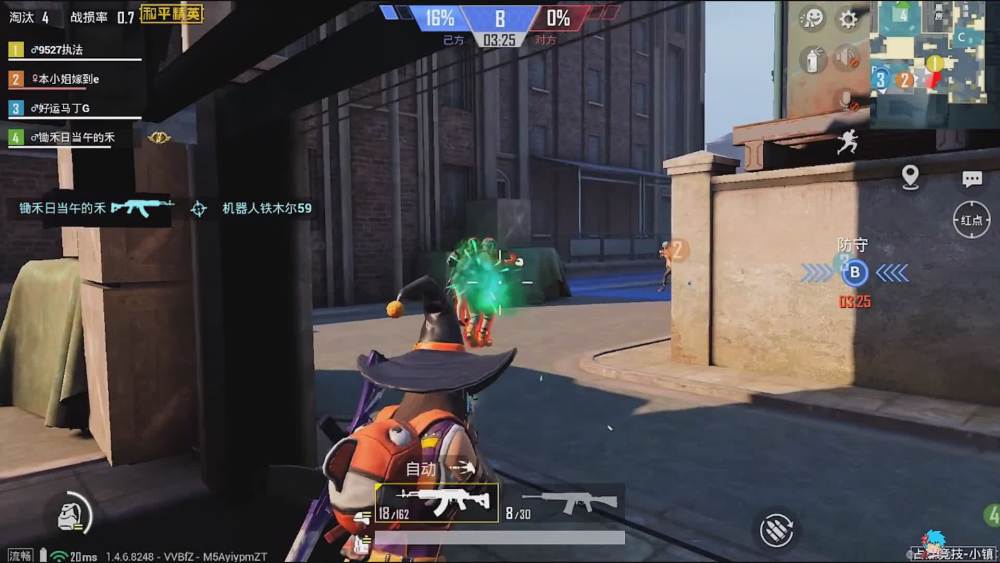
Task: Open the minimap
Action: (x=934, y=50)
